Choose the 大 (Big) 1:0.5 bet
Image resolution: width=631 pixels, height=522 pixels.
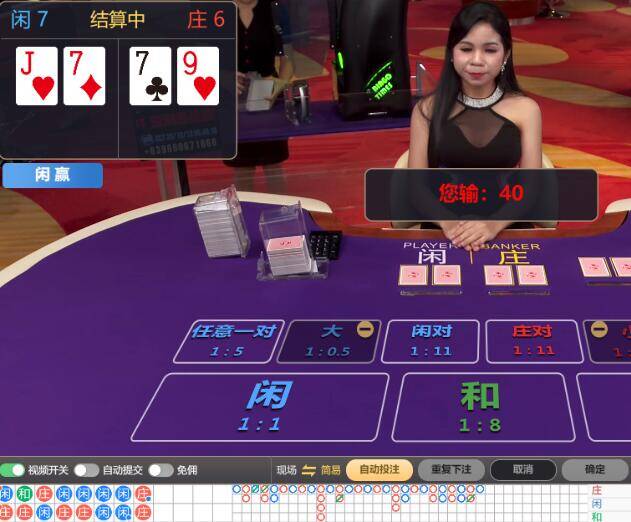pyautogui.click(x=328, y=340)
